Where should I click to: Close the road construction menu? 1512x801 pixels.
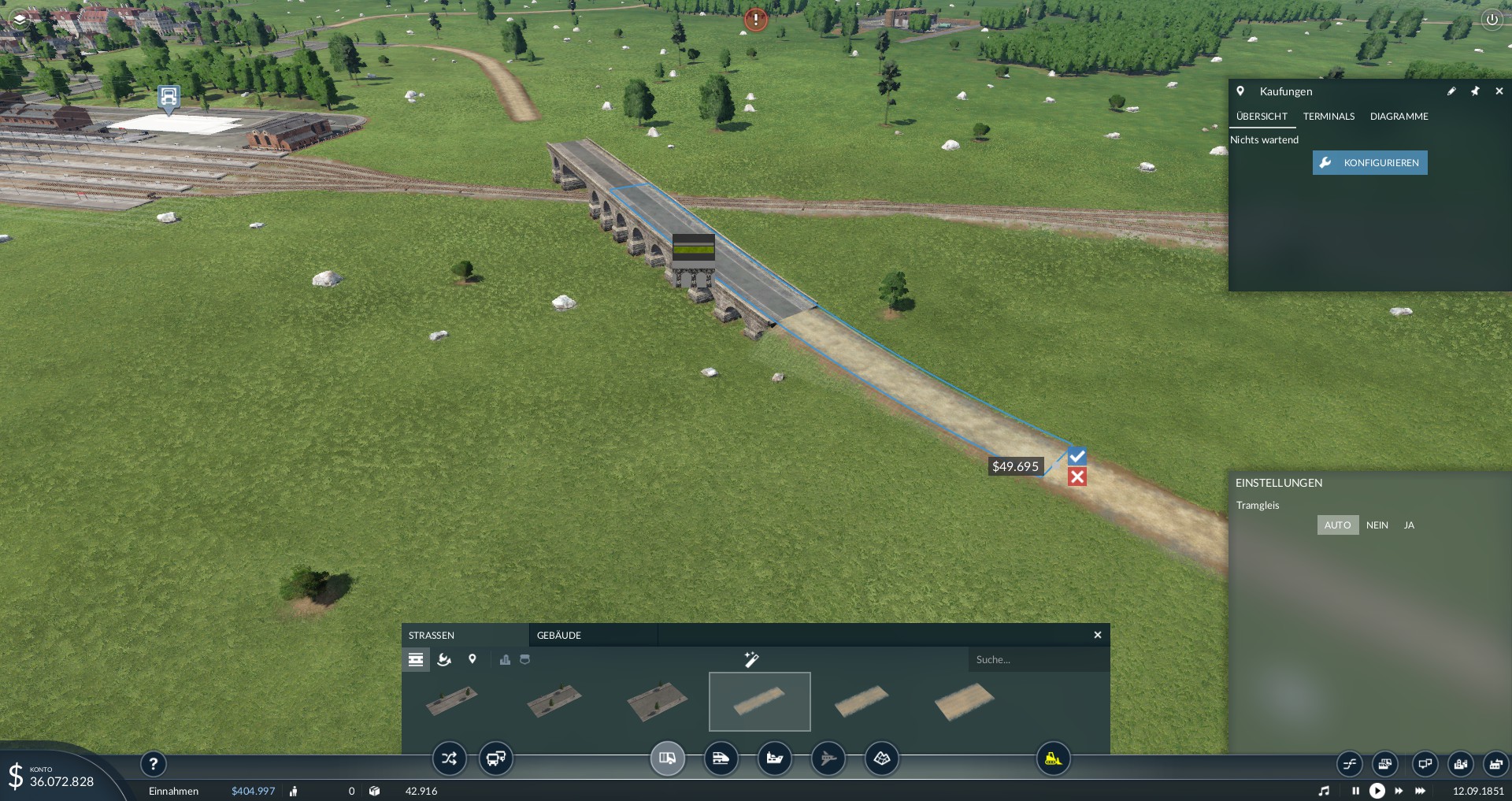pyautogui.click(x=1098, y=635)
